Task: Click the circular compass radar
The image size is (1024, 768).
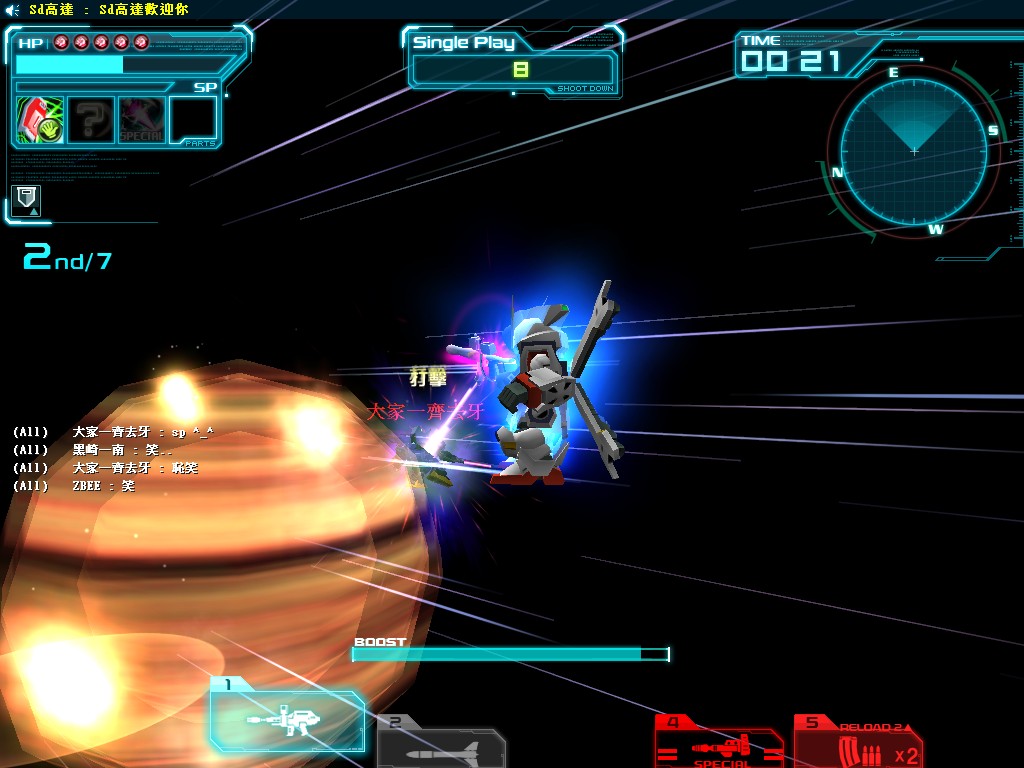Action: tap(913, 151)
